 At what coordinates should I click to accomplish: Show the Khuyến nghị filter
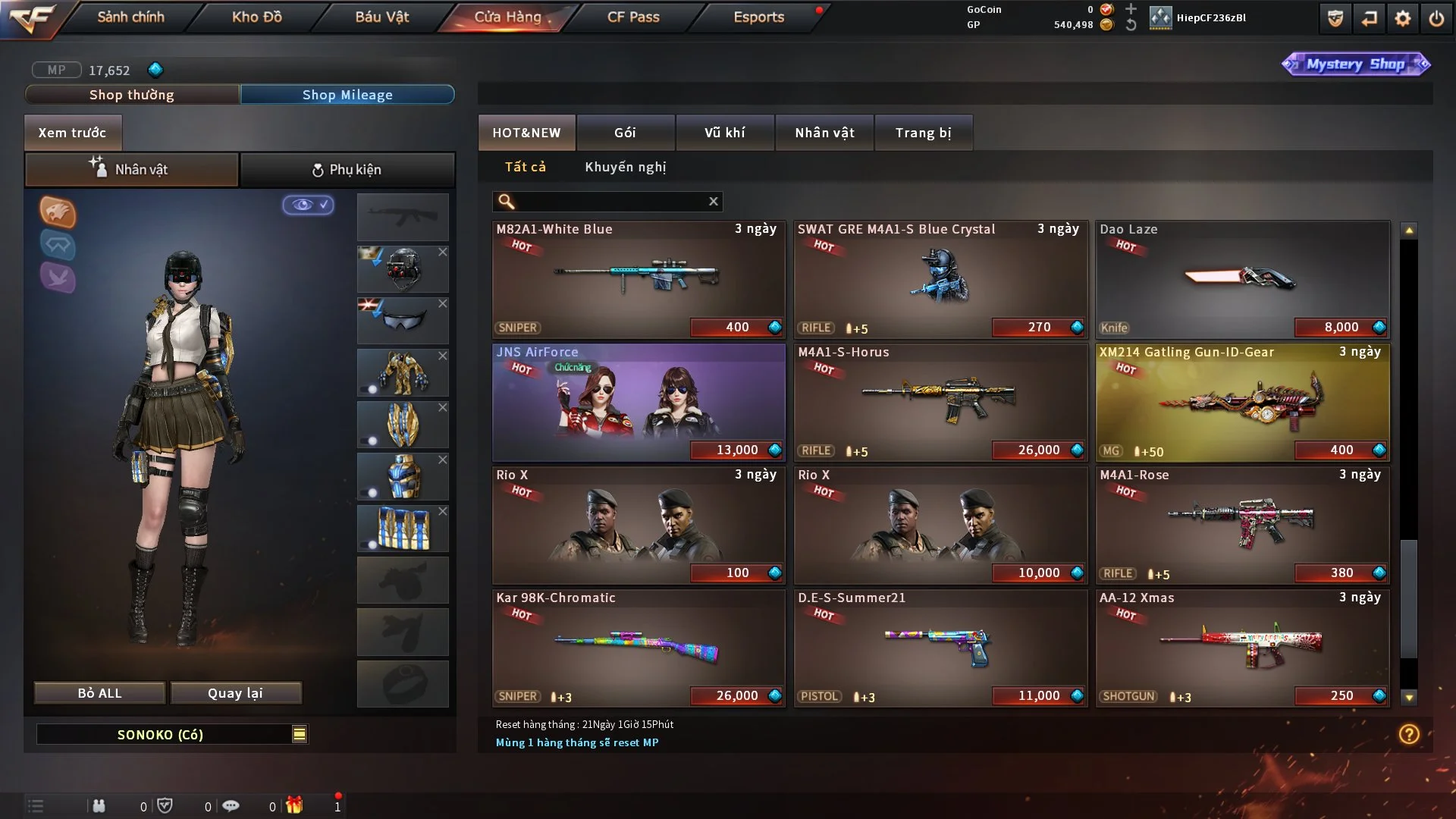[x=625, y=167]
